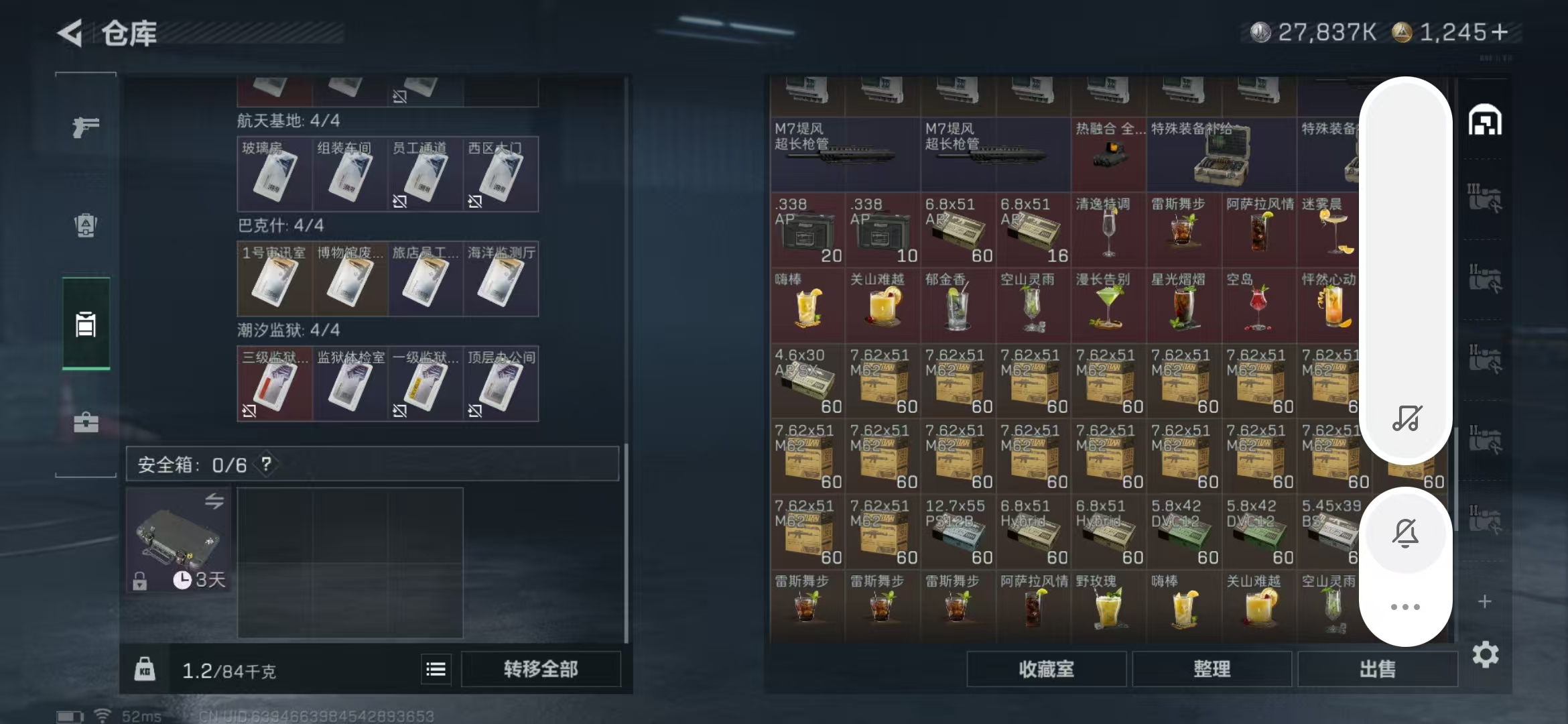Open the tactical vest equipment panel icon
This screenshot has height=724, width=1568.
pyautogui.click(x=85, y=227)
